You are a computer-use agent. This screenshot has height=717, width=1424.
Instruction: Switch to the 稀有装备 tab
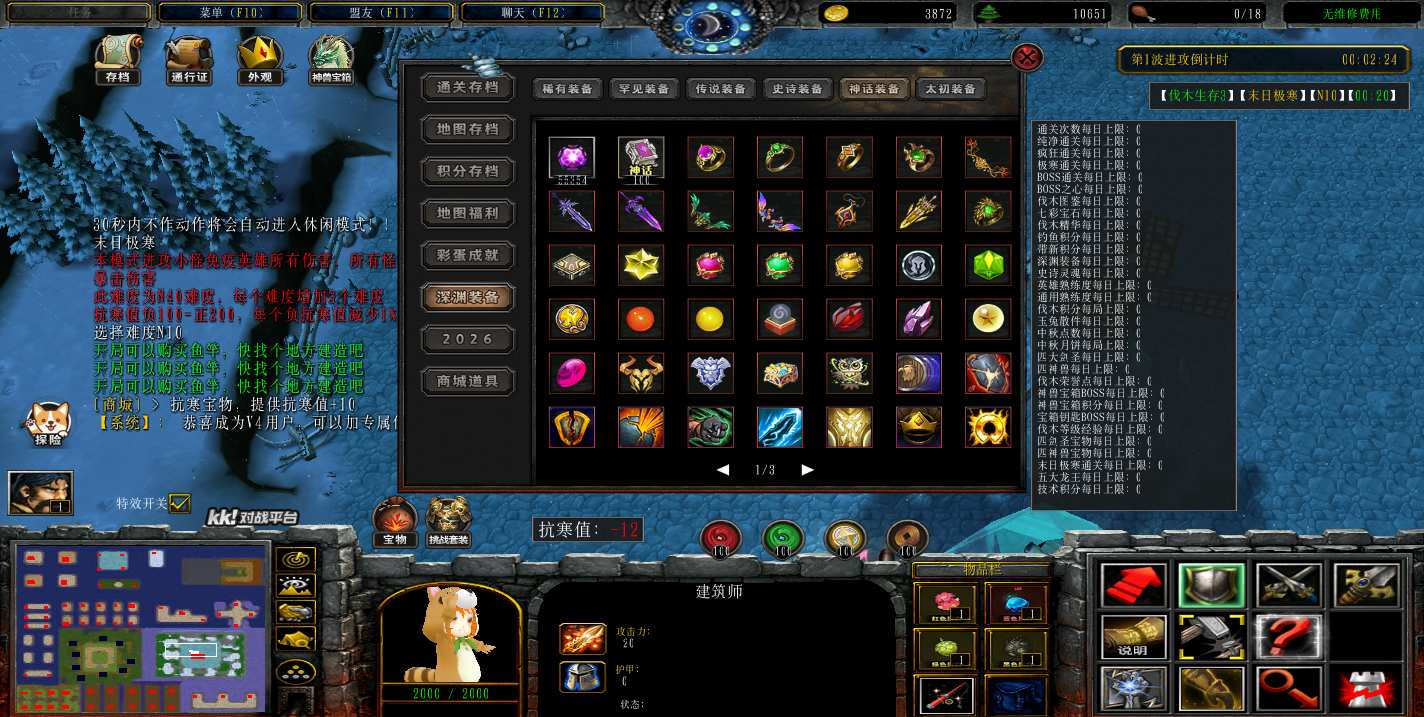(x=566, y=89)
